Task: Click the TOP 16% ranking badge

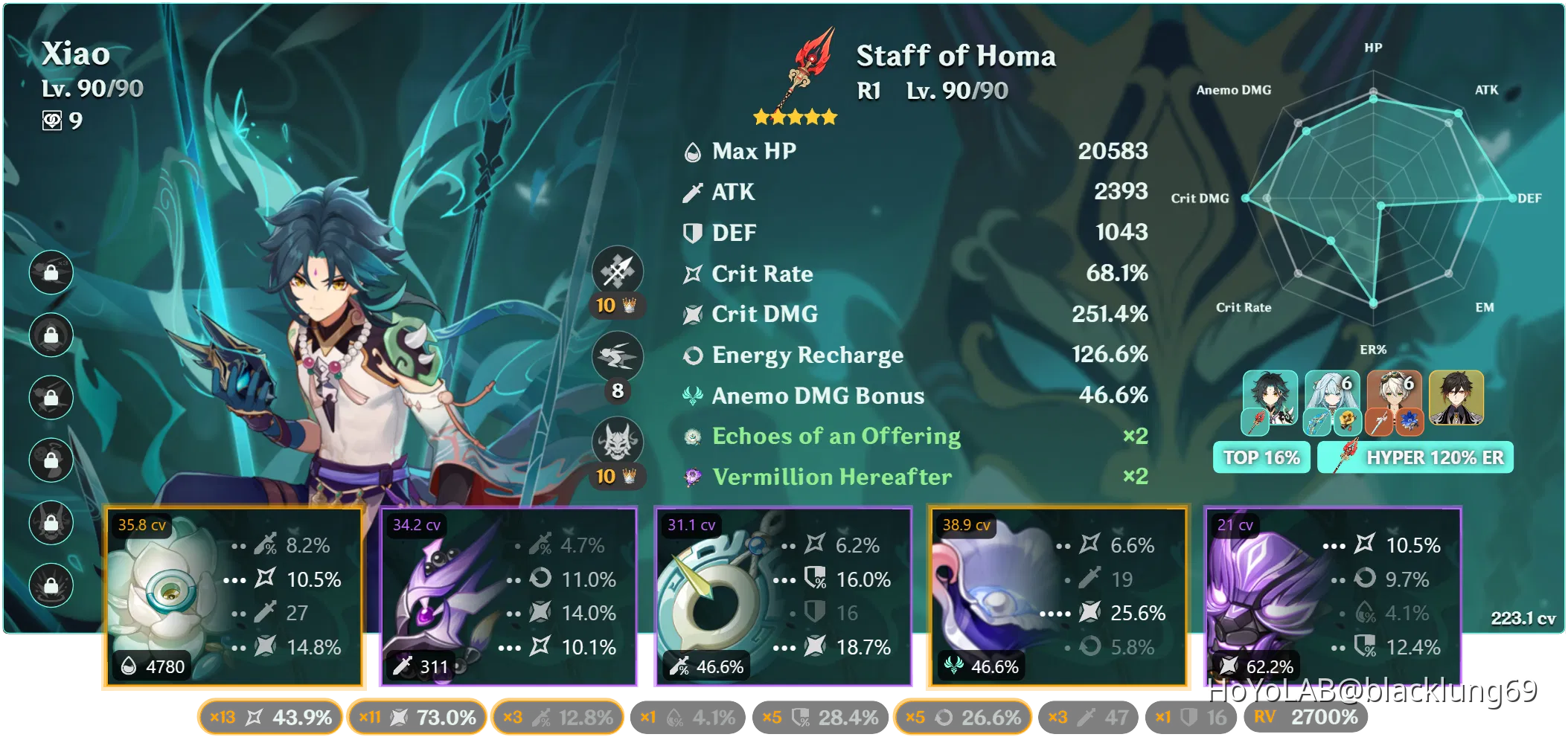Action: (x=1261, y=457)
